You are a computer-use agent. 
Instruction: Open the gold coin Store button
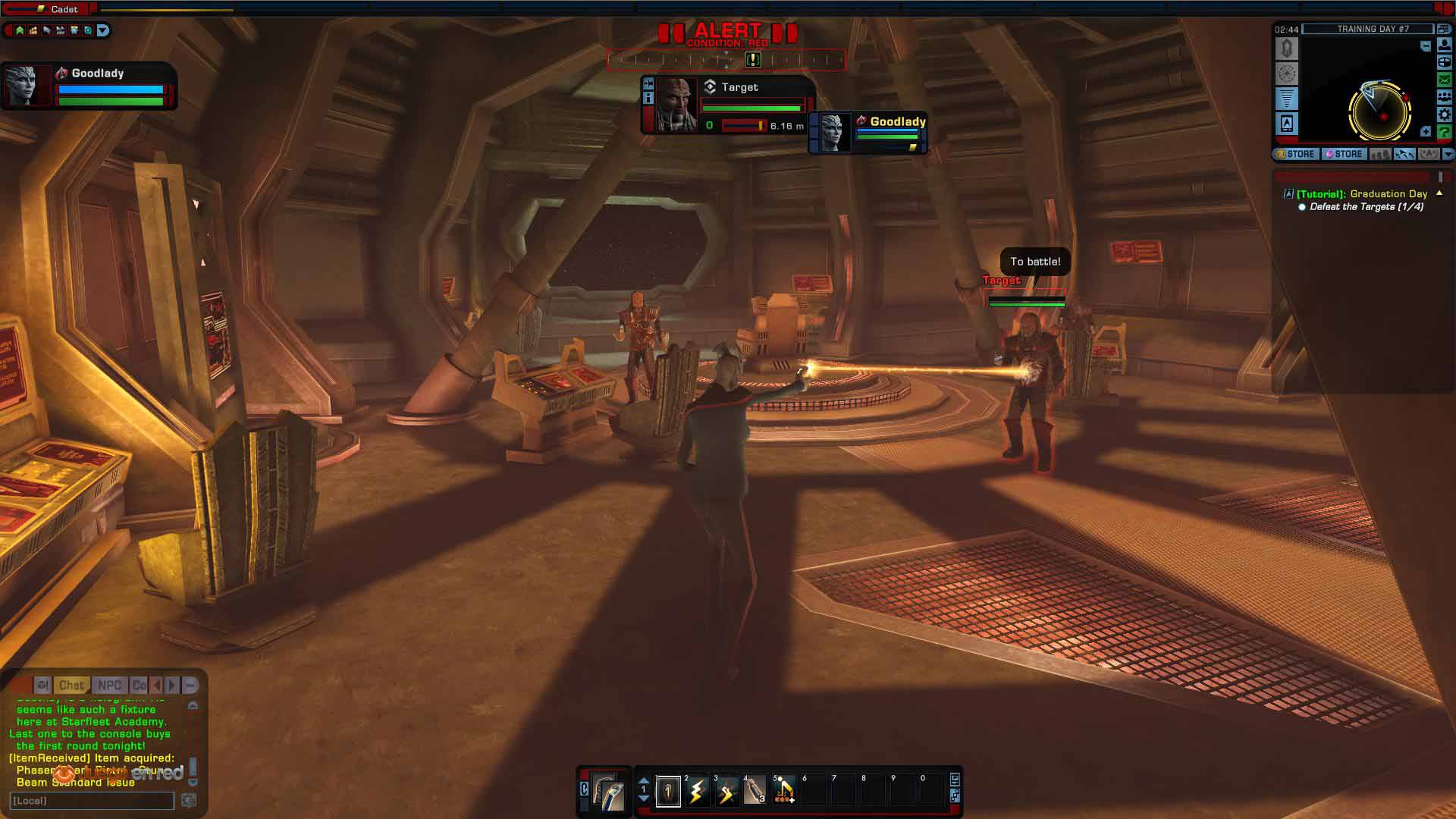[1296, 154]
